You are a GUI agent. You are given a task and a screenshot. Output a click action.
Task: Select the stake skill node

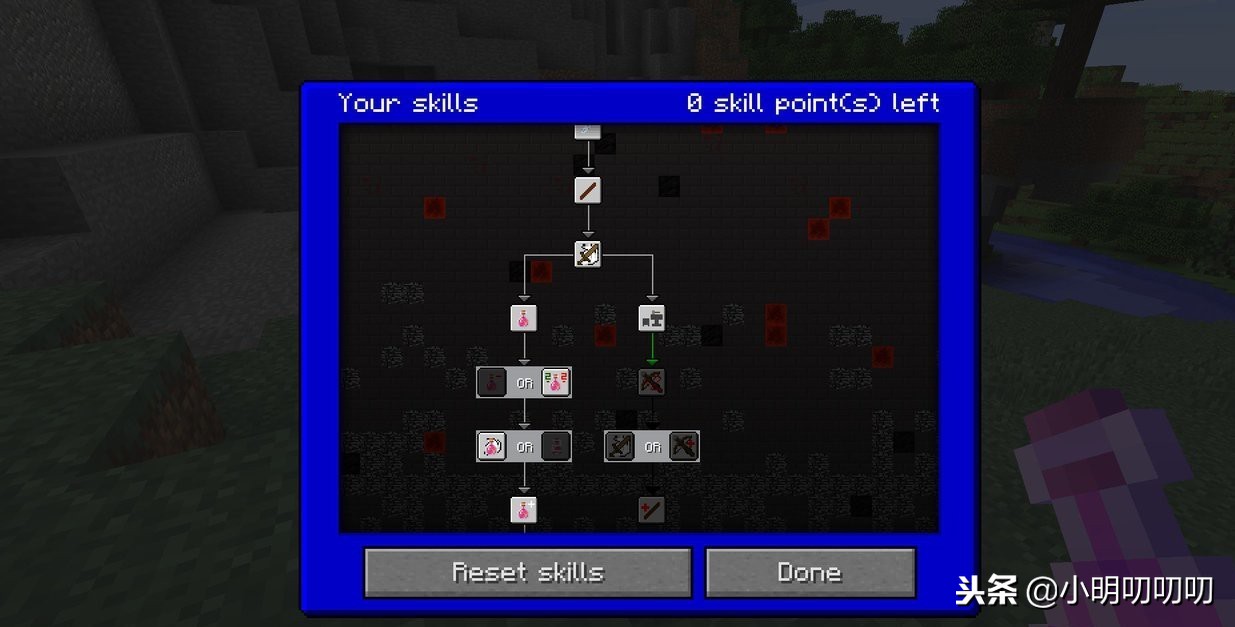tap(587, 190)
